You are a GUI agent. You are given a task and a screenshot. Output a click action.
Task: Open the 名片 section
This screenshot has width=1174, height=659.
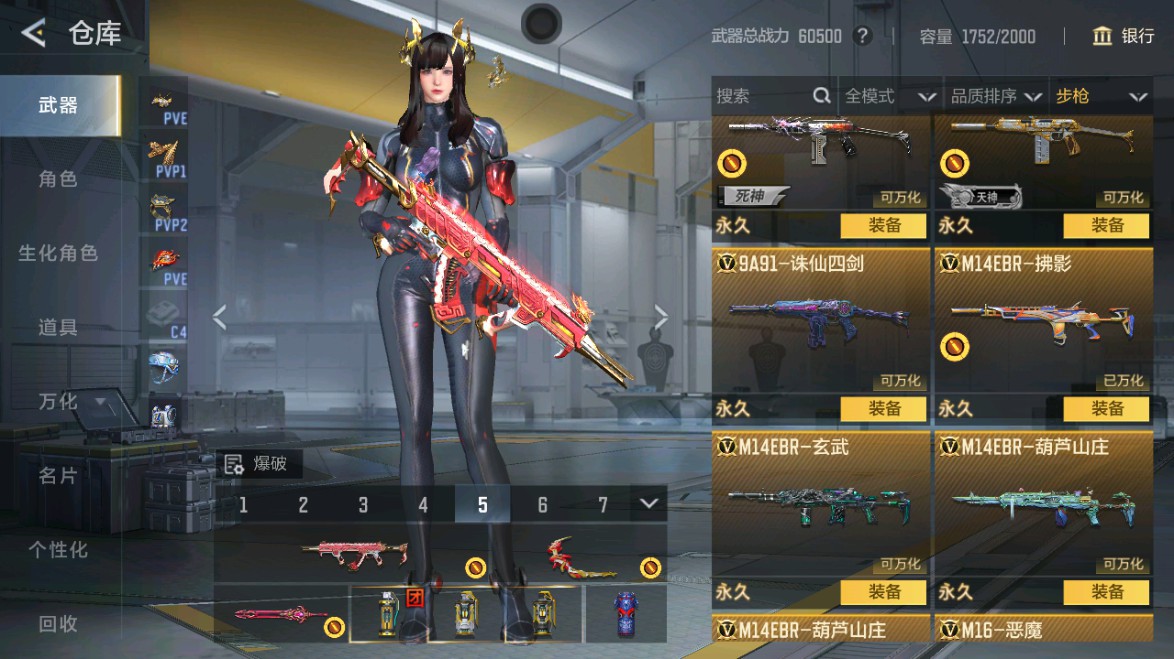click(x=58, y=476)
